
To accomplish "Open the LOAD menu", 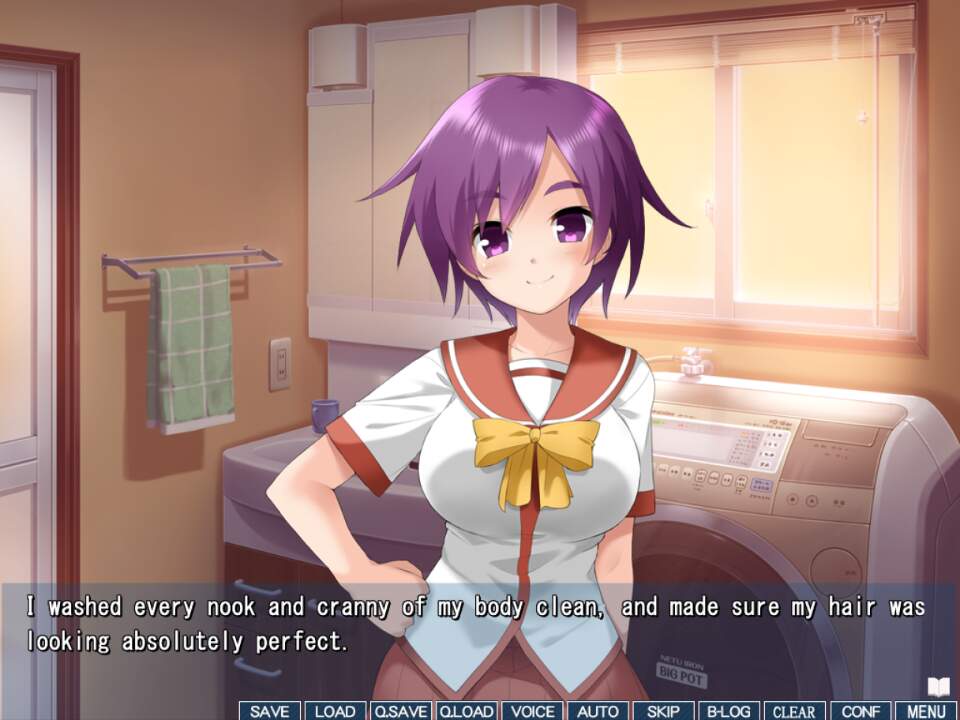I will pyautogui.click(x=335, y=711).
